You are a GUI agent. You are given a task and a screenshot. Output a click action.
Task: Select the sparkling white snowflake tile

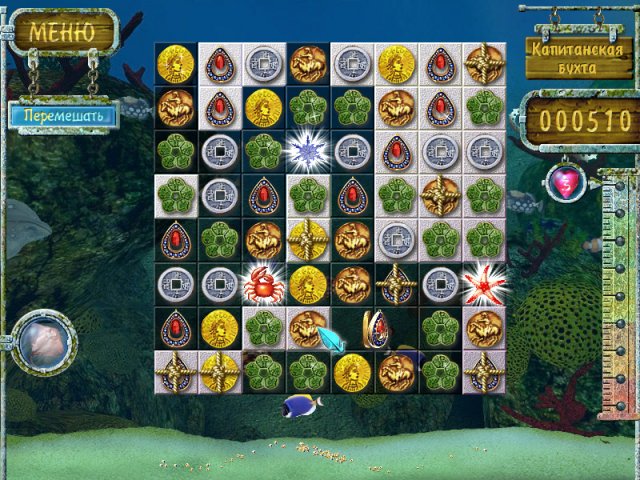coord(308,152)
